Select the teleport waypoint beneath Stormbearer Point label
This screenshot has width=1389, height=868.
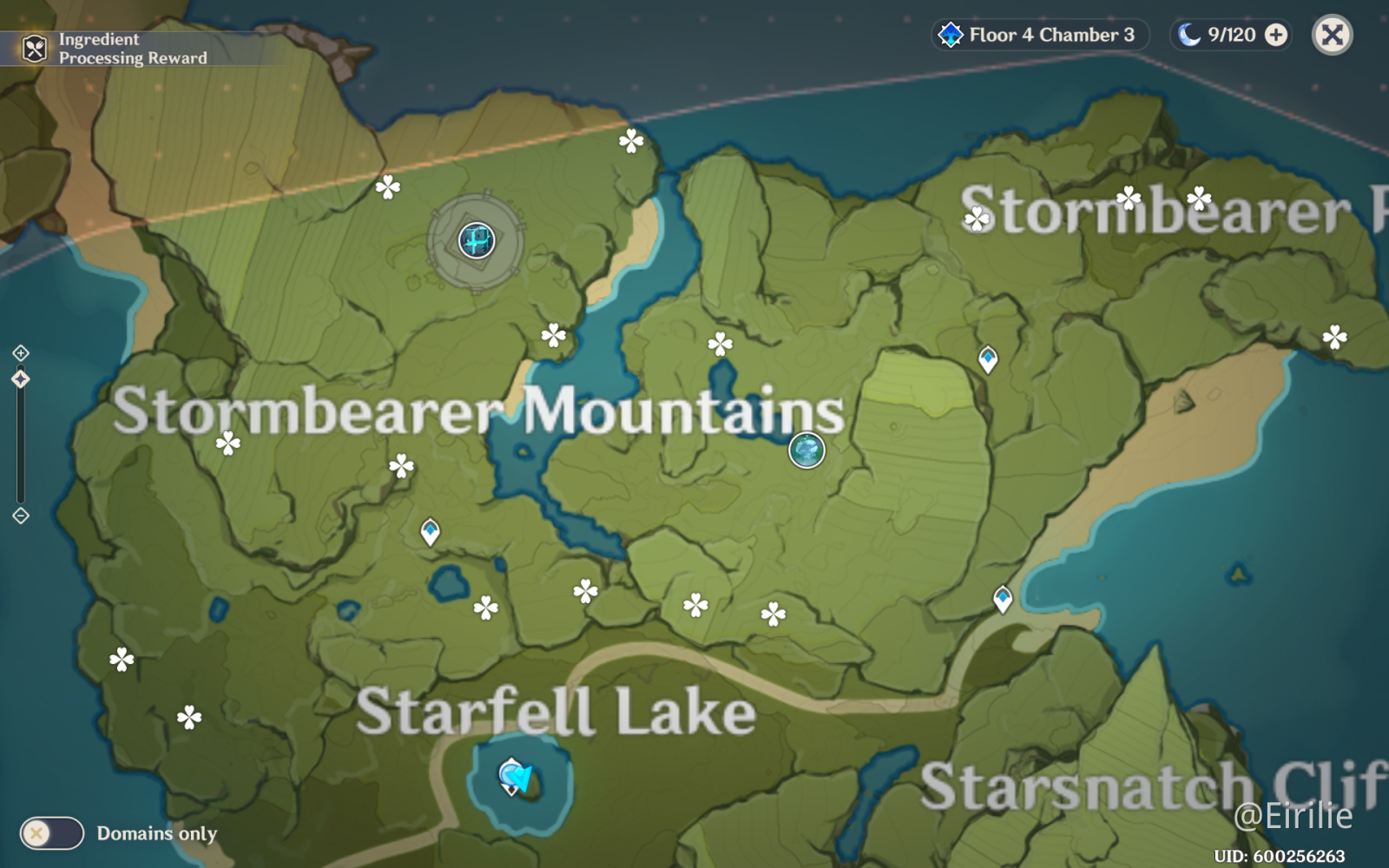(988, 358)
